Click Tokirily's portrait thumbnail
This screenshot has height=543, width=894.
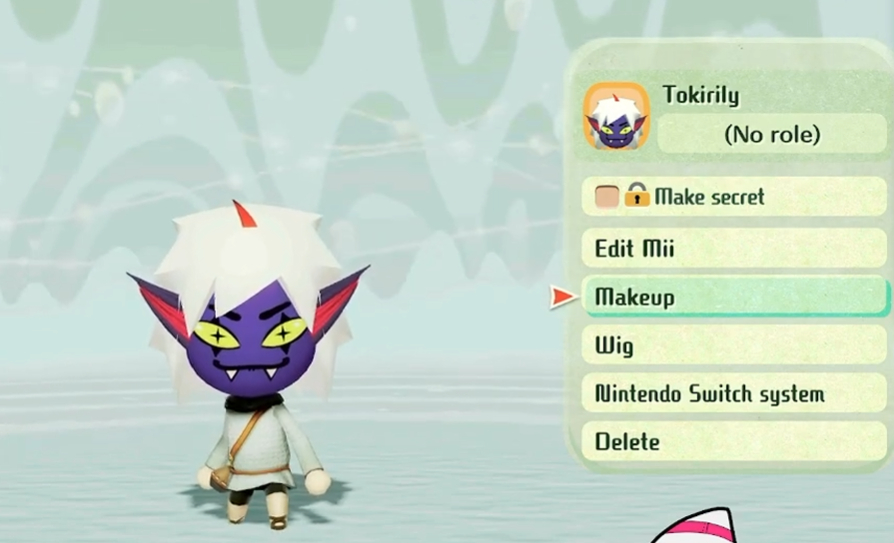pos(617,117)
